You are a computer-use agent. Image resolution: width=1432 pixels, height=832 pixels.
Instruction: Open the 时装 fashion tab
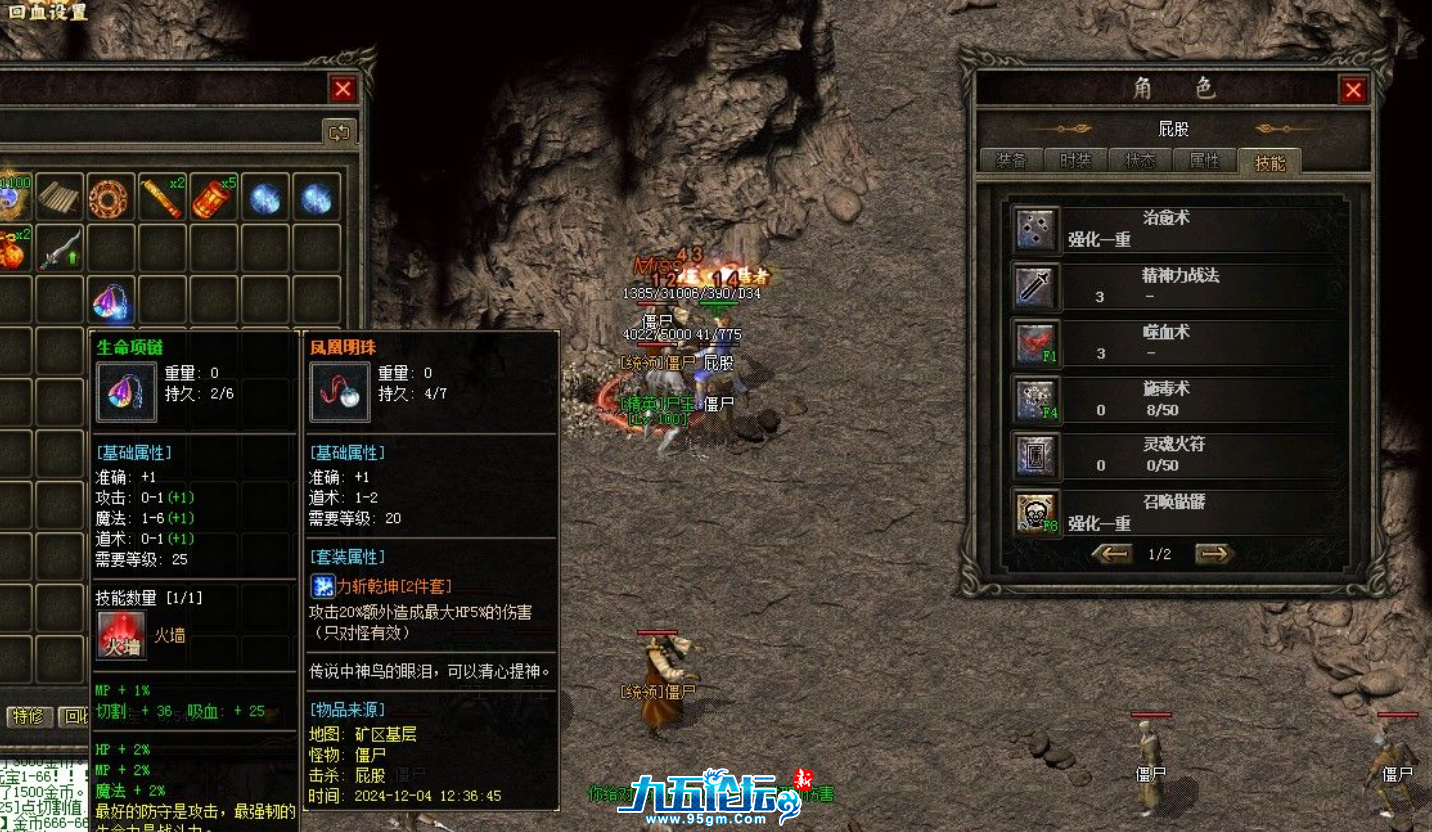(1075, 161)
